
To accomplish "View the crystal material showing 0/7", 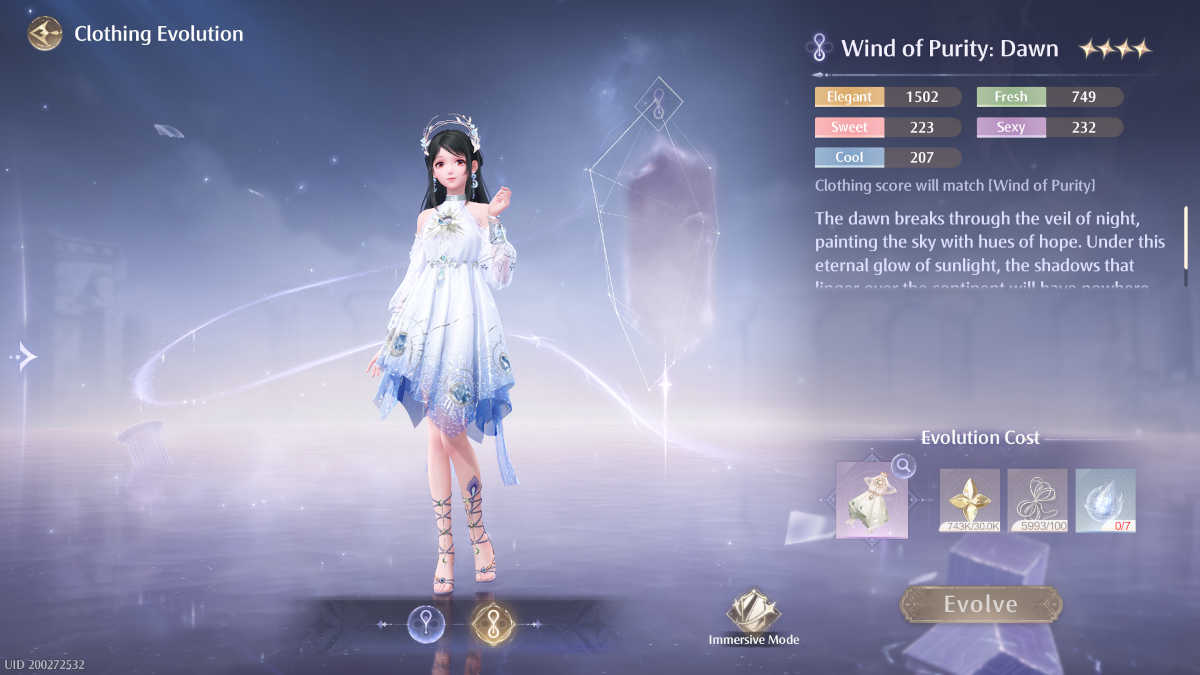I will pyautogui.click(x=1105, y=500).
